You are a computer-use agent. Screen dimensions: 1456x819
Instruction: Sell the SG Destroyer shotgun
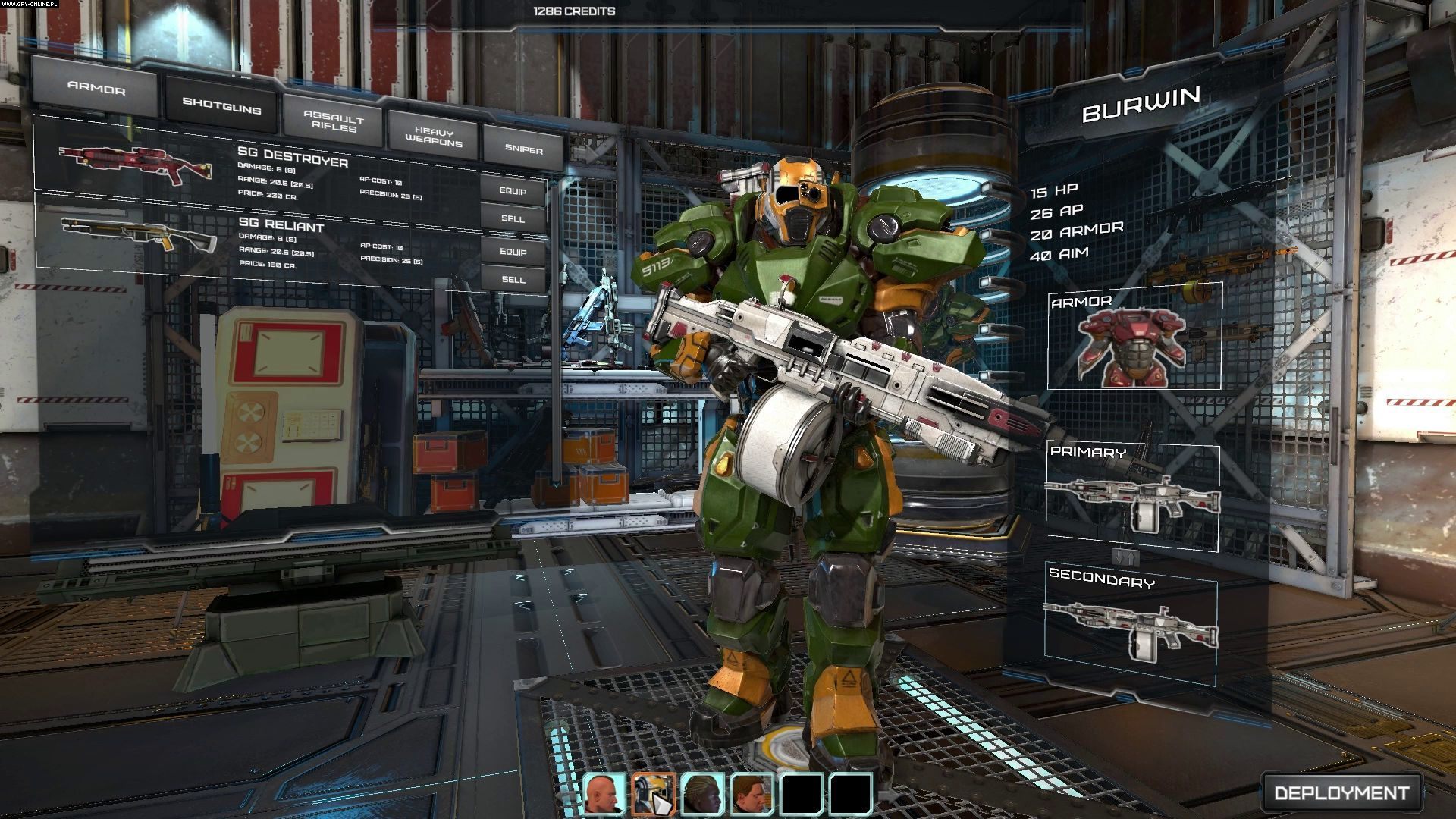click(x=513, y=218)
